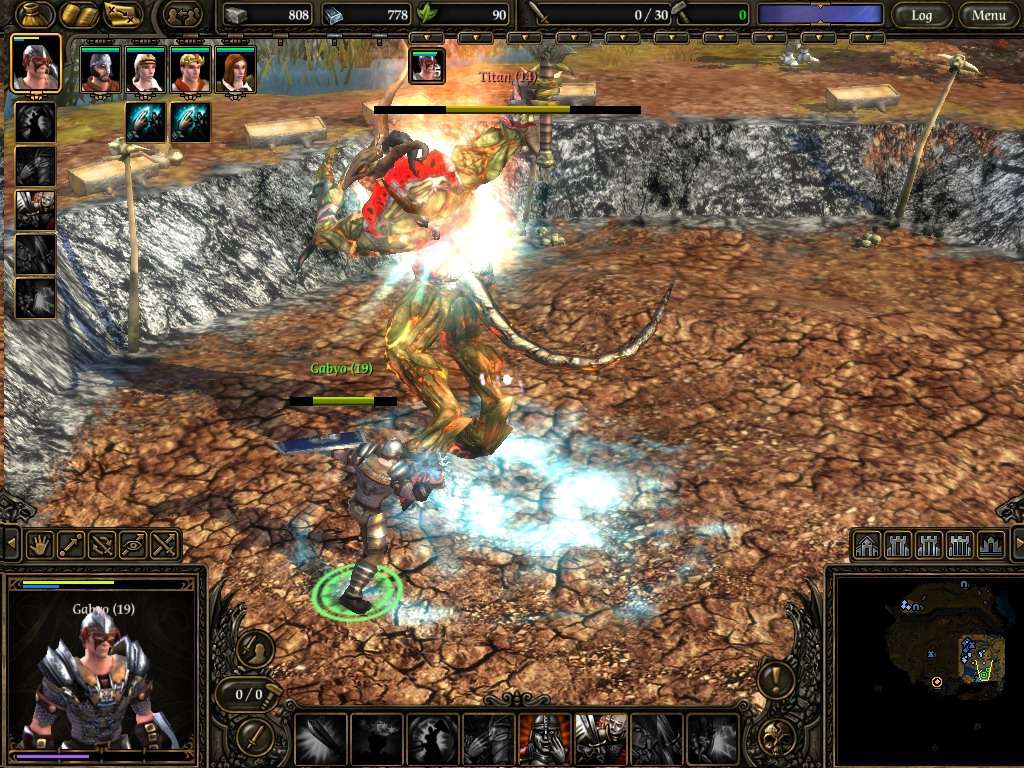Screen dimensions: 1024x768
Task: Click the exclamation mark alert button
Action: tap(775, 680)
